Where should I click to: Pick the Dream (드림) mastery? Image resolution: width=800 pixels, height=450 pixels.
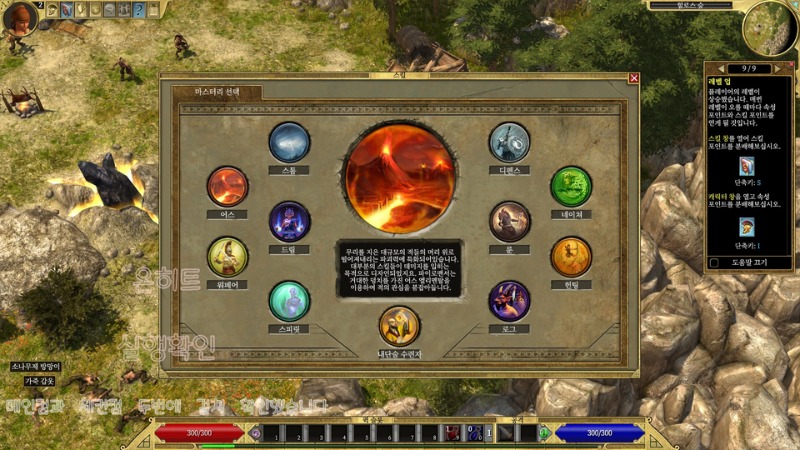(x=289, y=221)
